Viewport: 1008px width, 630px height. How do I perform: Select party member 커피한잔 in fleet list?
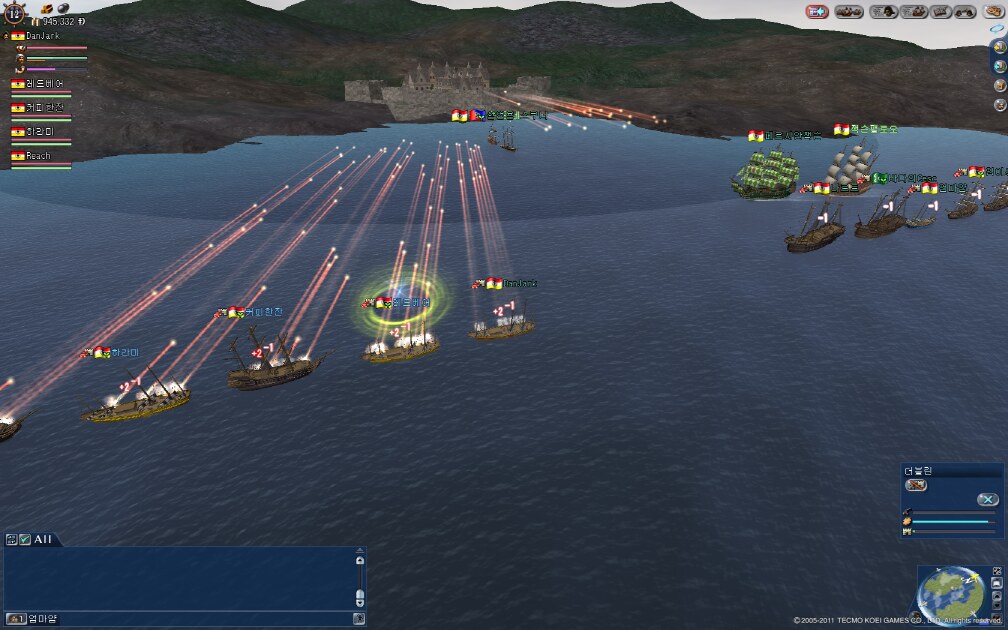pyautogui.click(x=42, y=108)
